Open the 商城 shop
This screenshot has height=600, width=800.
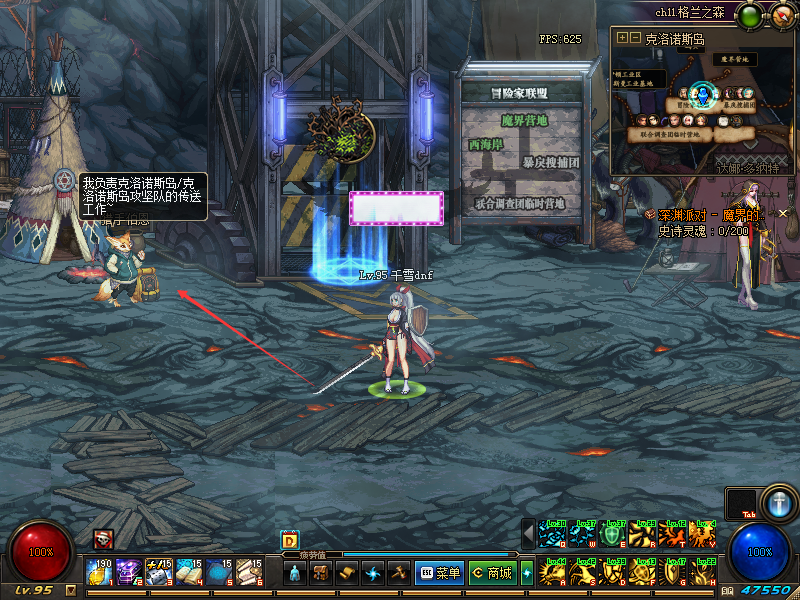coord(490,573)
